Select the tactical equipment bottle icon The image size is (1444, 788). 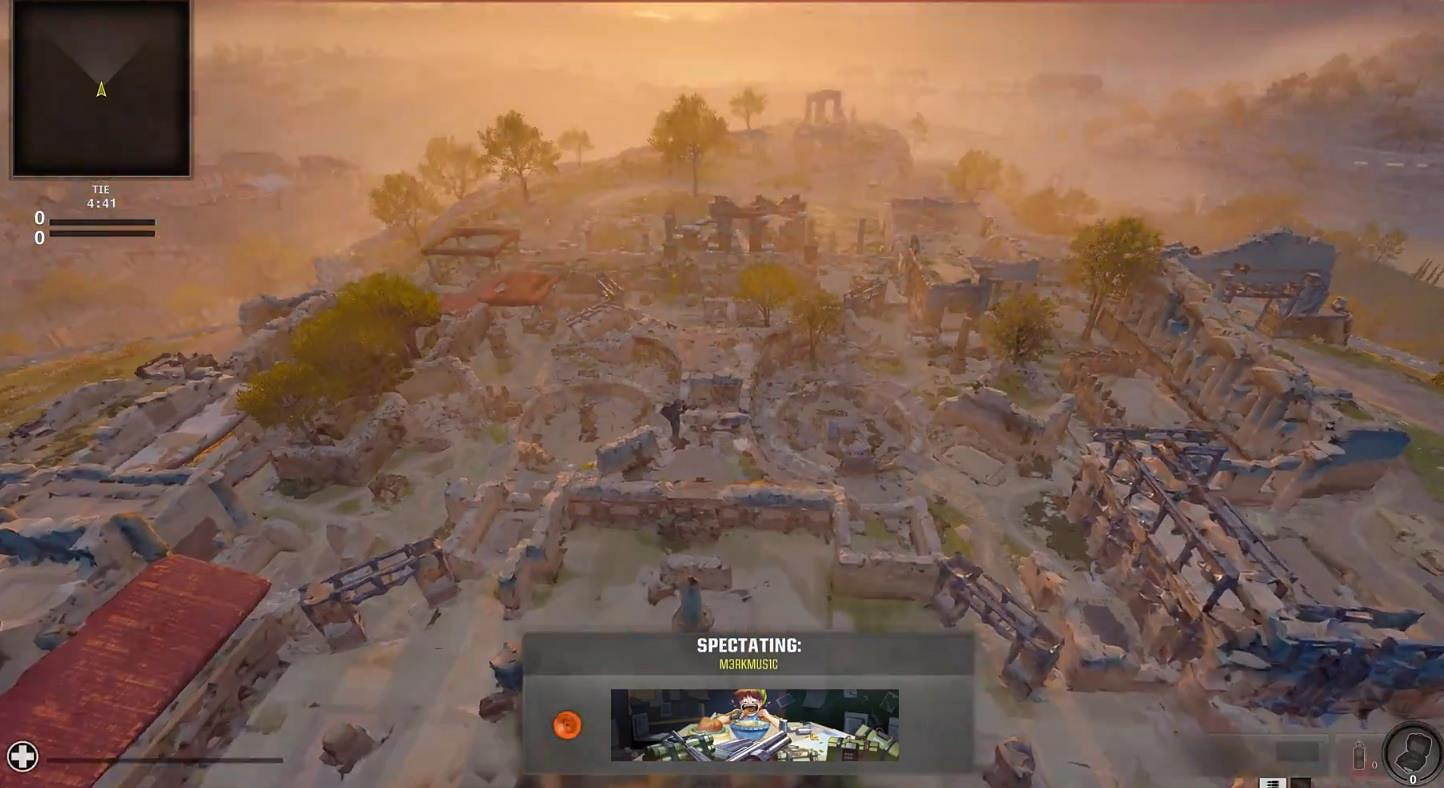pos(1358,755)
